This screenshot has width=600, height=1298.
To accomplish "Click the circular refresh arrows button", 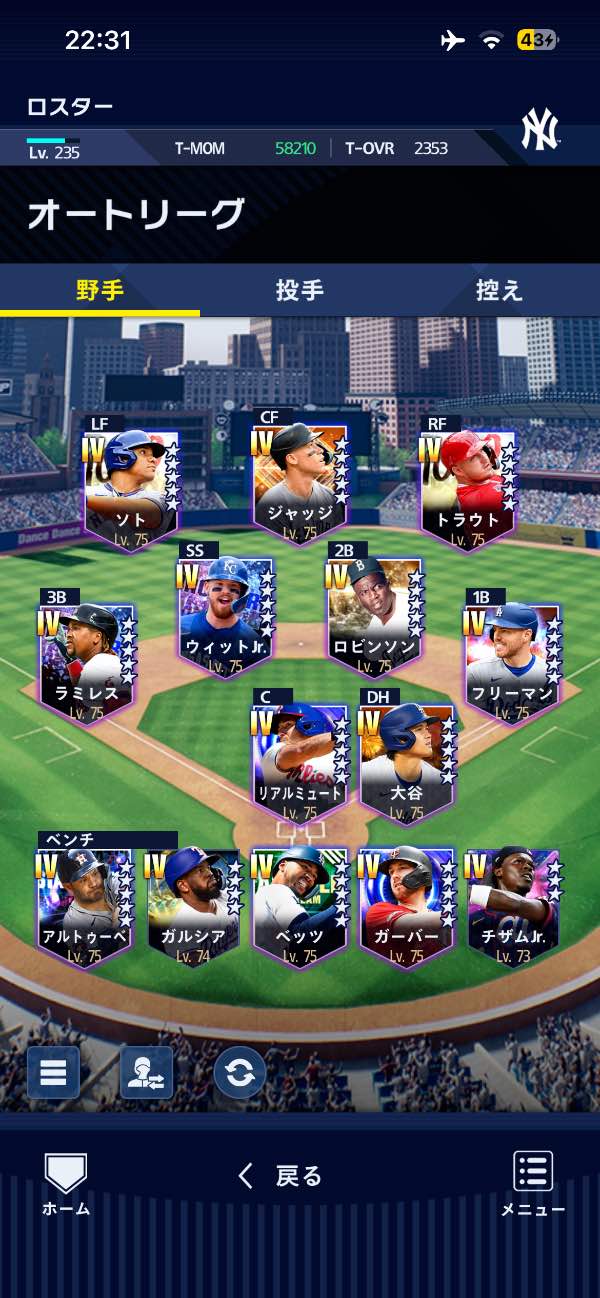I will click(x=239, y=1072).
